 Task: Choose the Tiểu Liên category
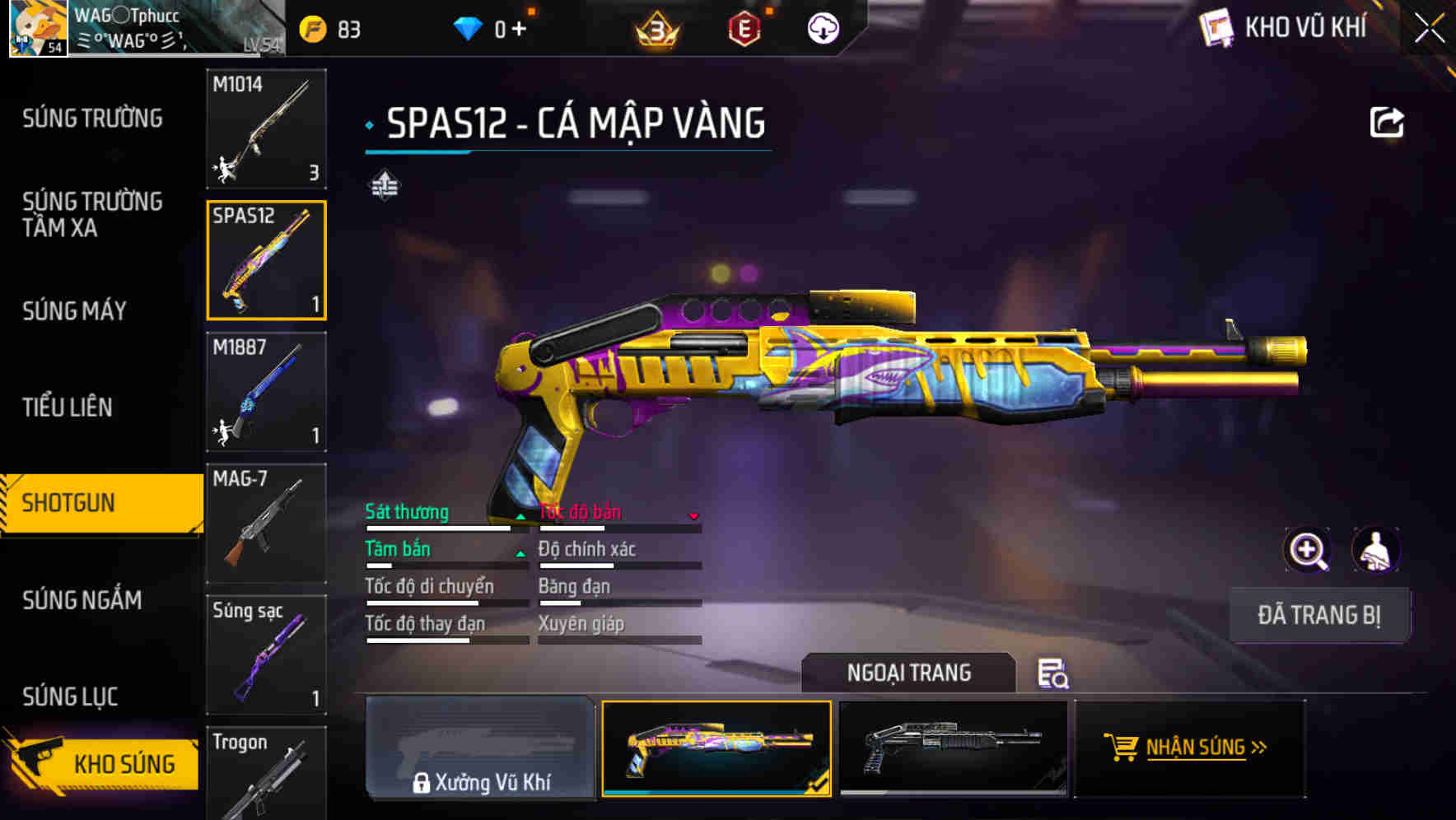[68, 408]
